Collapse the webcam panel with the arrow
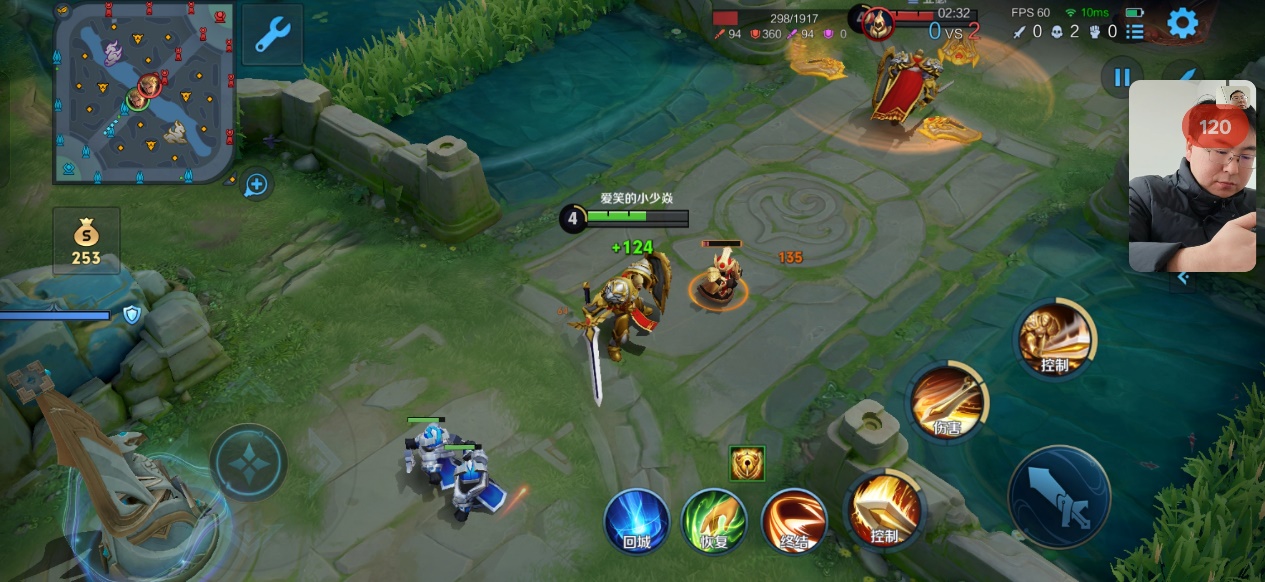This screenshot has width=1265, height=582. pos(1183,278)
